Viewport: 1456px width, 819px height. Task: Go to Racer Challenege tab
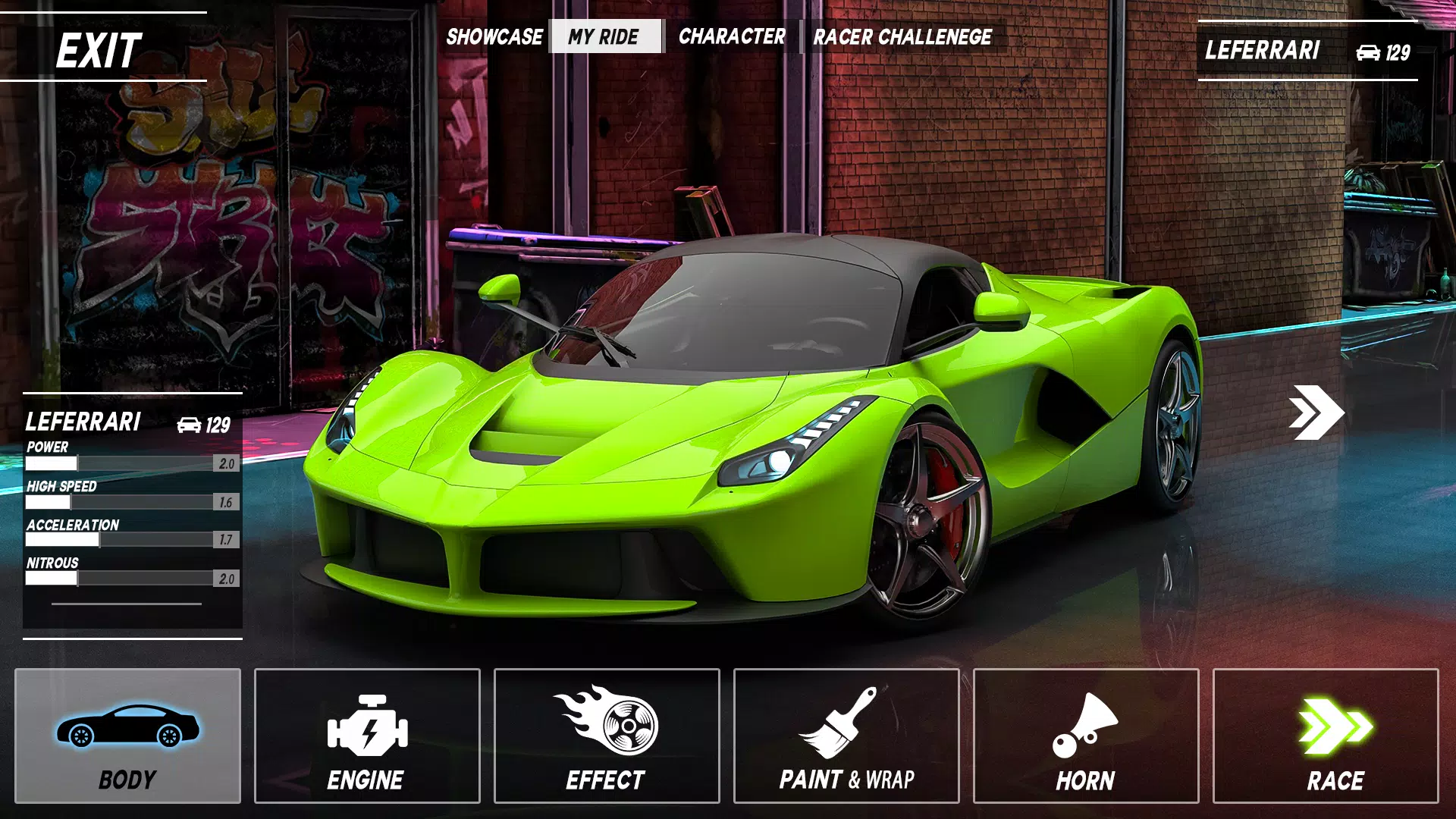coord(902,36)
